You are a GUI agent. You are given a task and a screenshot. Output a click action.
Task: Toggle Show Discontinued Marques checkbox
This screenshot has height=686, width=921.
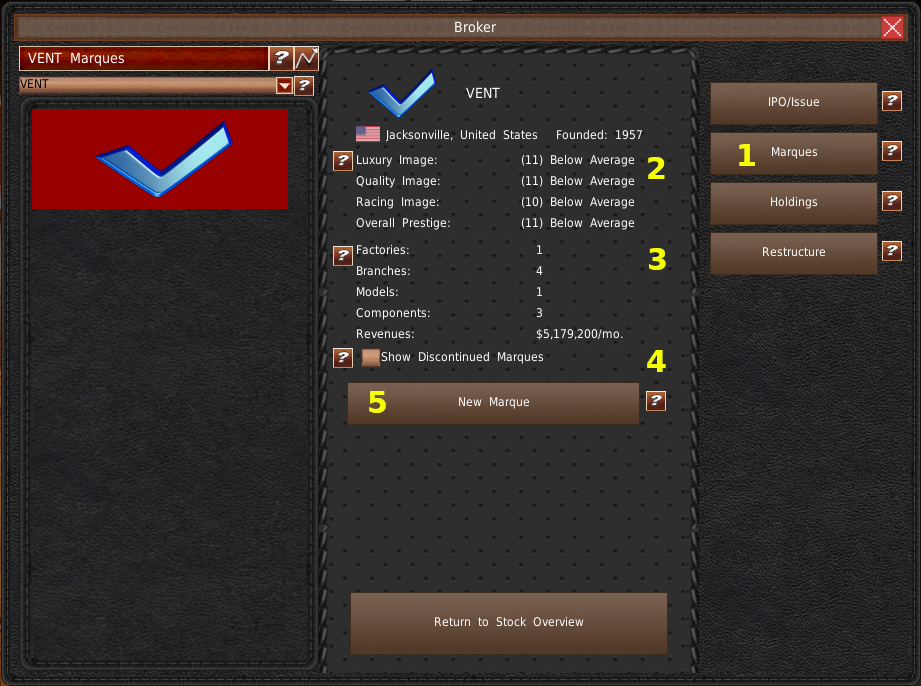point(370,357)
